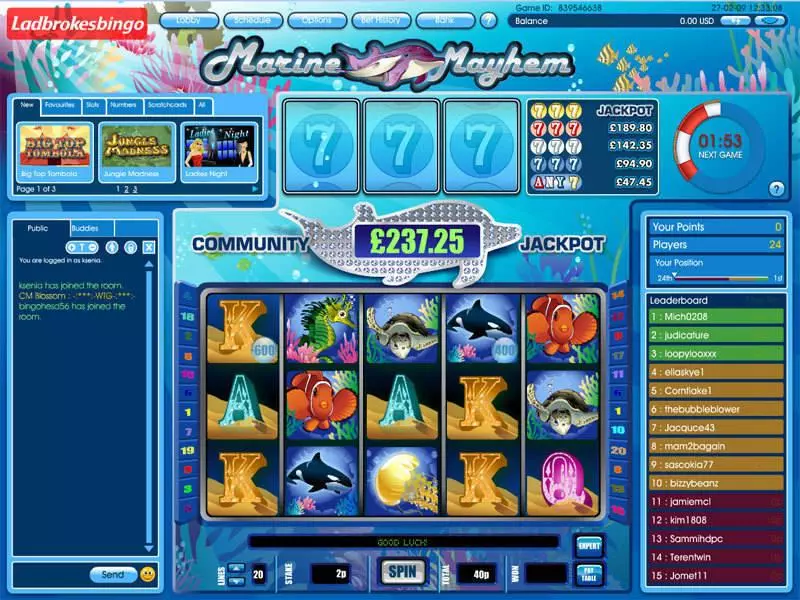Close the chat panel with X

tap(148, 247)
